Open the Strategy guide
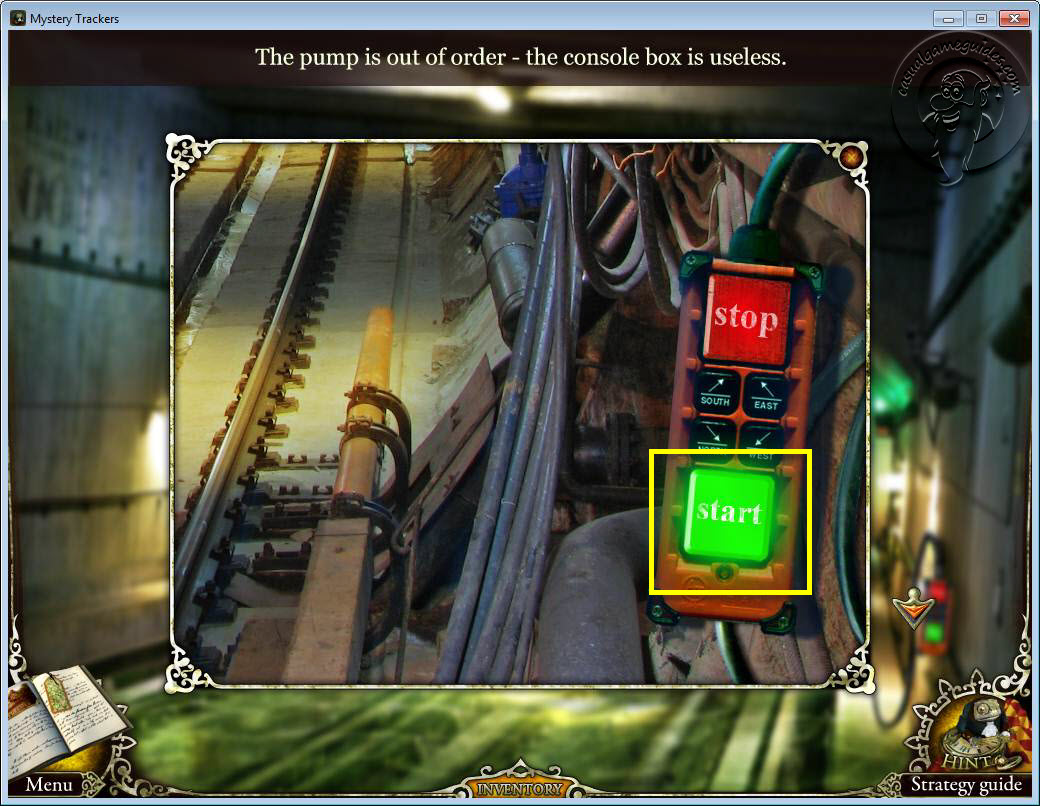 (965, 784)
